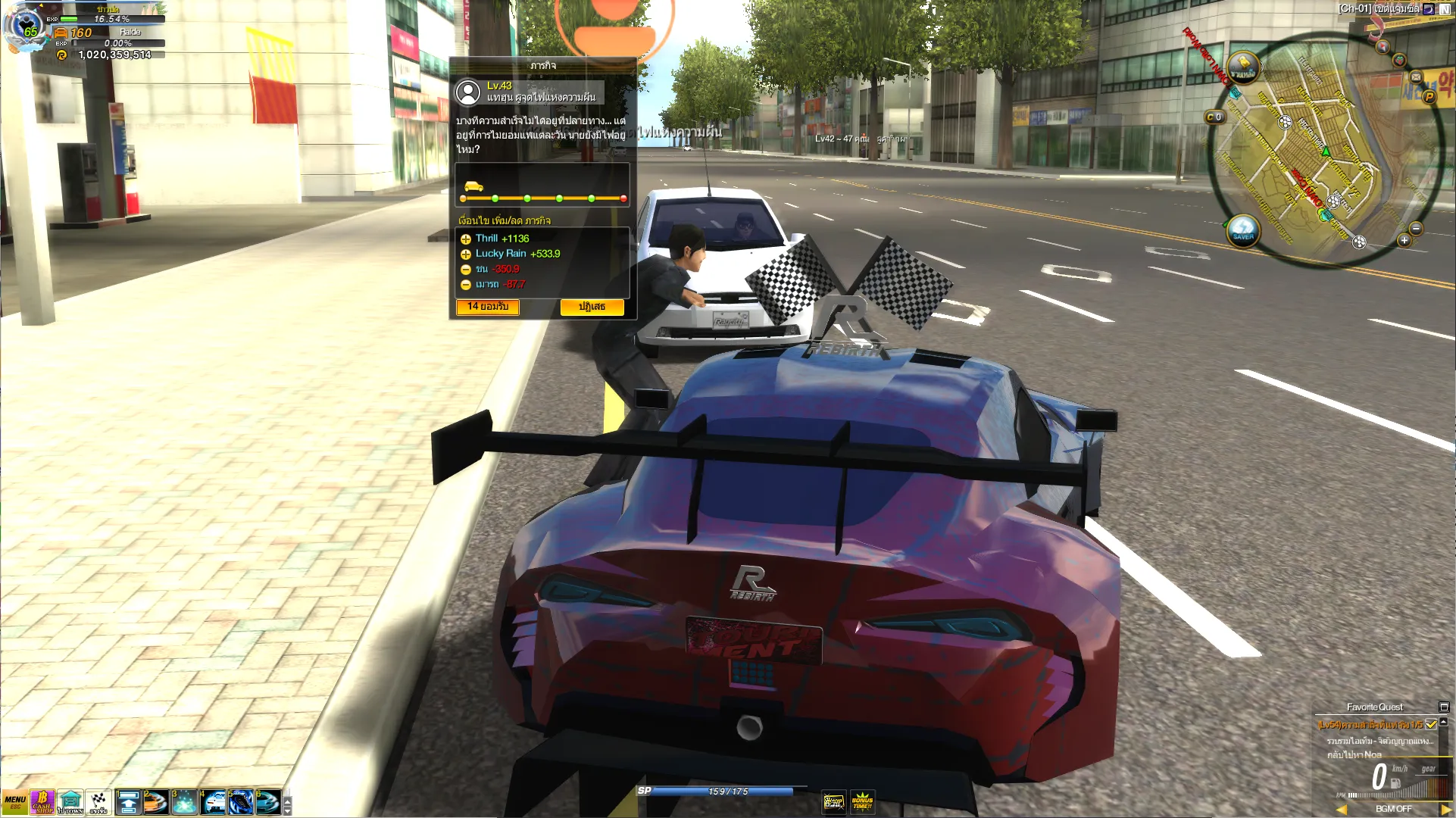
Task: Open the Cash Shop
Action: (x=42, y=802)
